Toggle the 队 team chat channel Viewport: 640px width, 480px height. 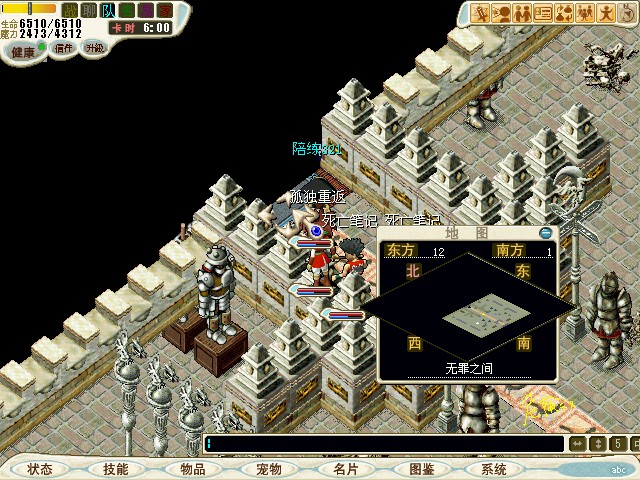coord(109,10)
